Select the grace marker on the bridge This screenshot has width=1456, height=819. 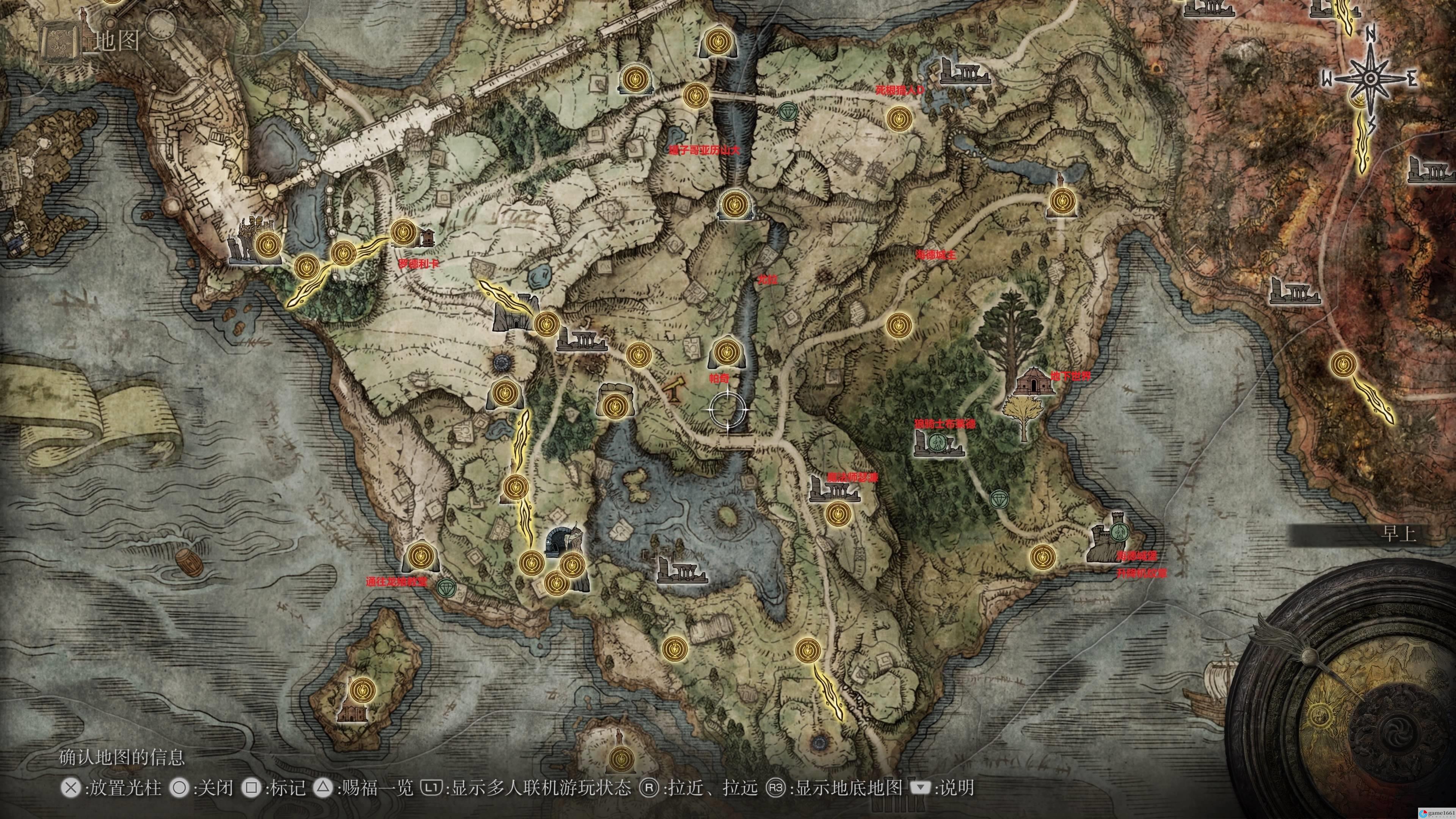coord(696,96)
